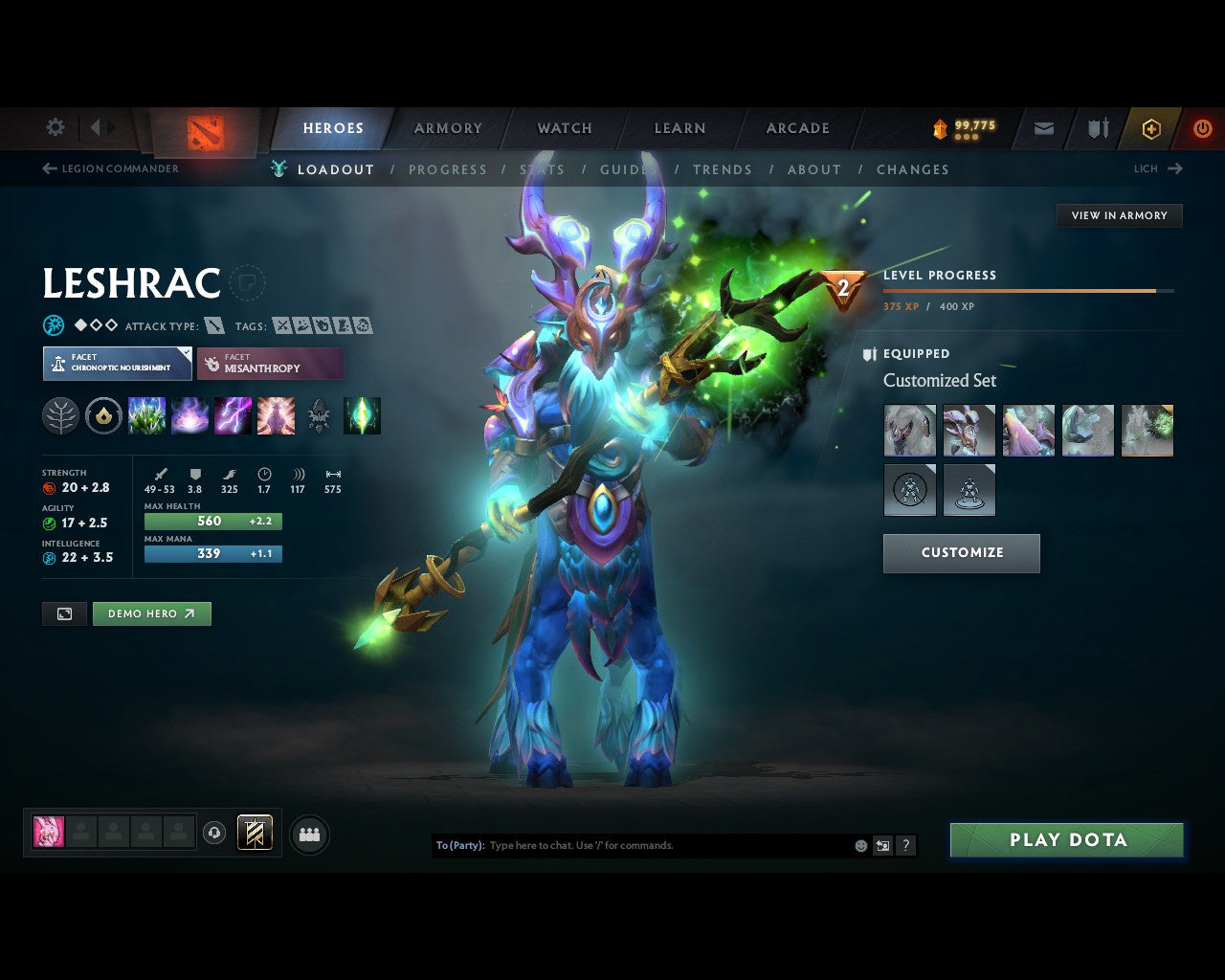Open the Watch menu
This screenshot has width=1225, height=980.
[x=564, y=128]
